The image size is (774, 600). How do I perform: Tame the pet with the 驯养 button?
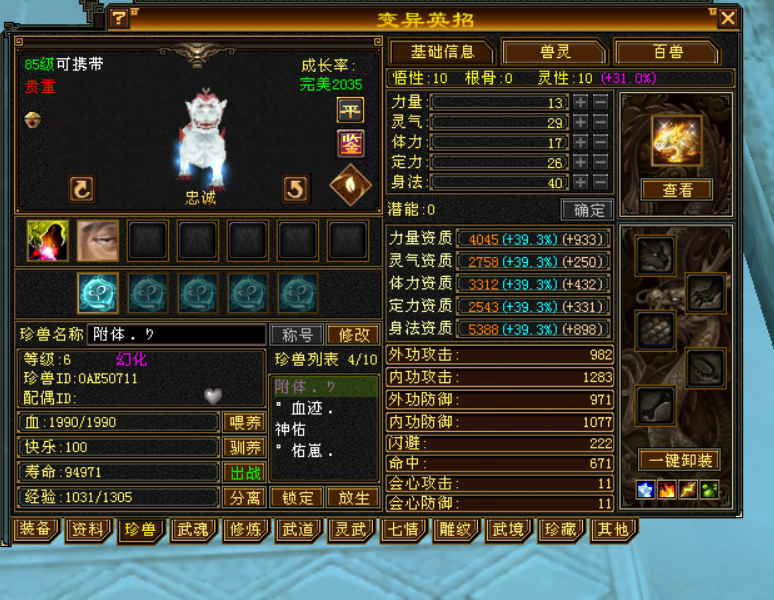click(x=244, y=447)
